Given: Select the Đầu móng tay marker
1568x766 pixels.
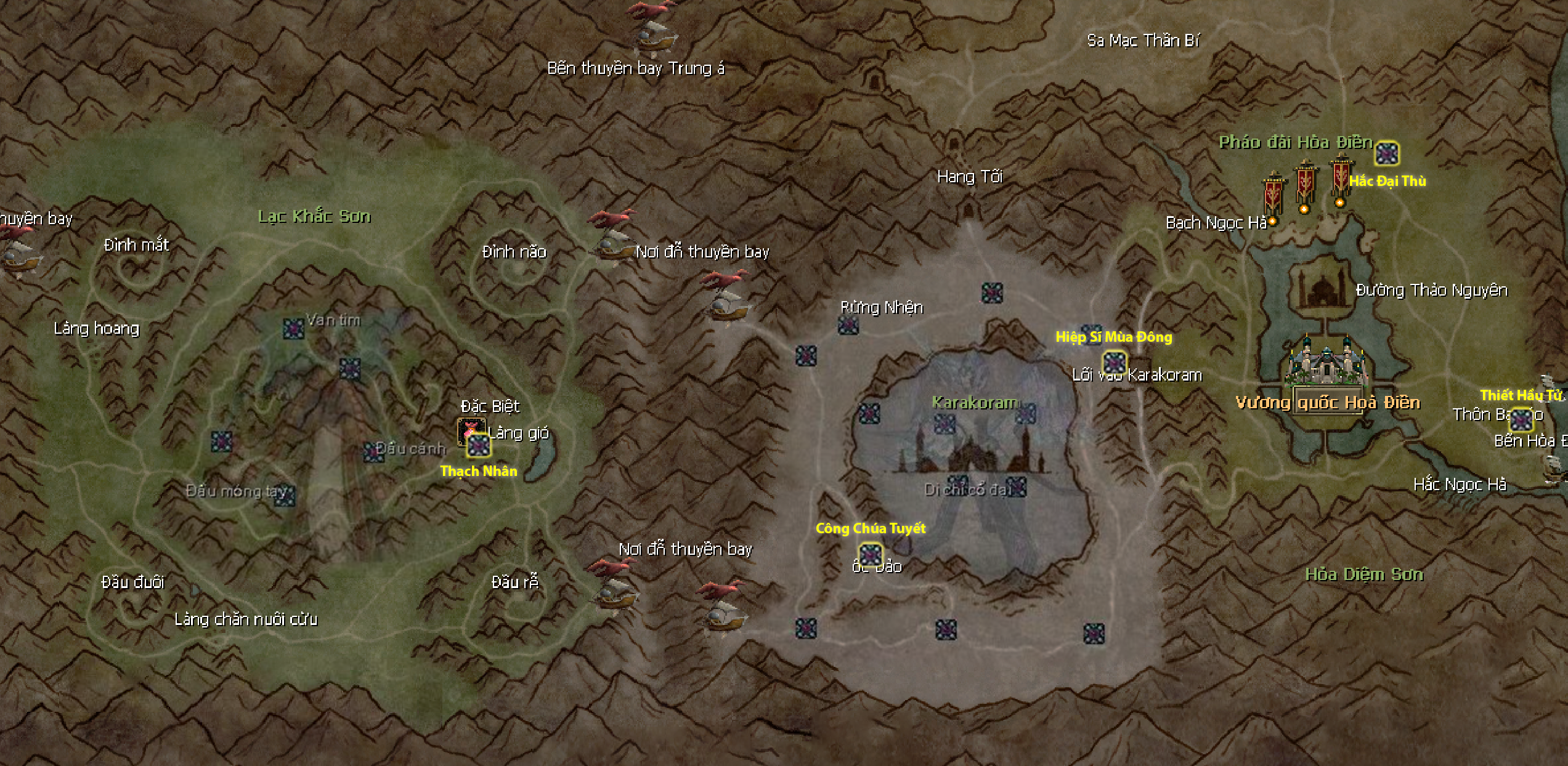Looking at the screenshot, I should (285, 496).
